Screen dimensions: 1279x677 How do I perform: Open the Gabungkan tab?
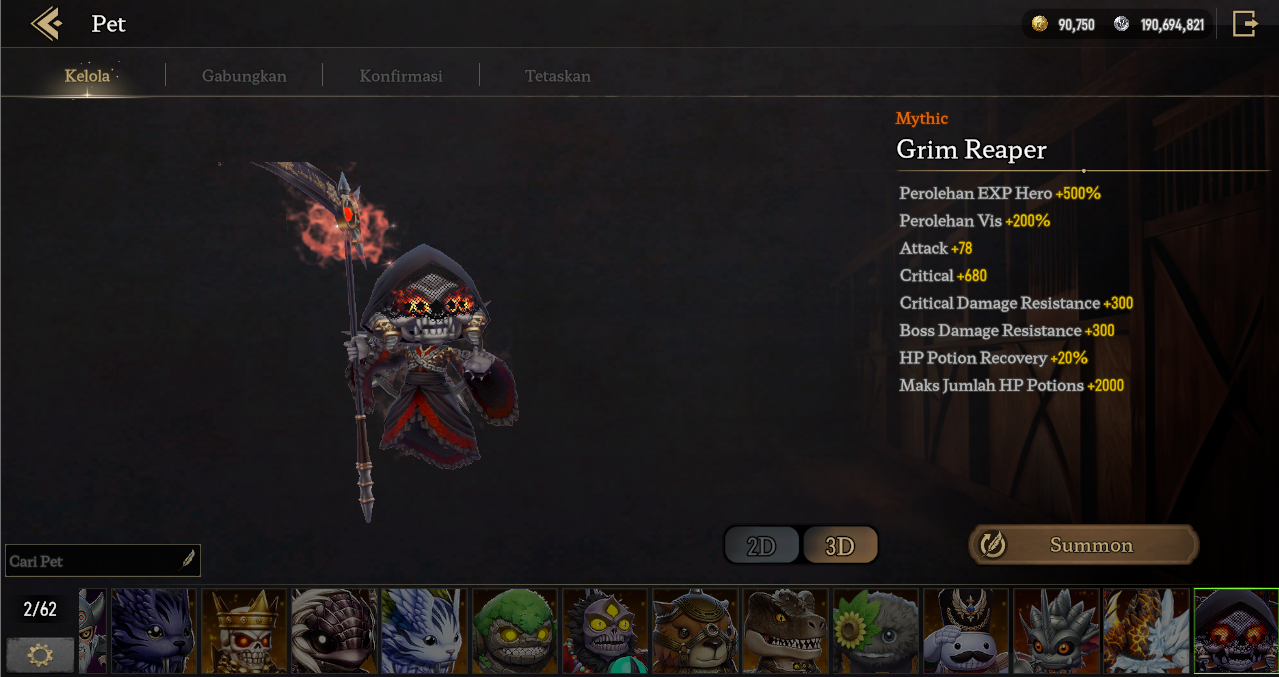click(x=244, y=76)
